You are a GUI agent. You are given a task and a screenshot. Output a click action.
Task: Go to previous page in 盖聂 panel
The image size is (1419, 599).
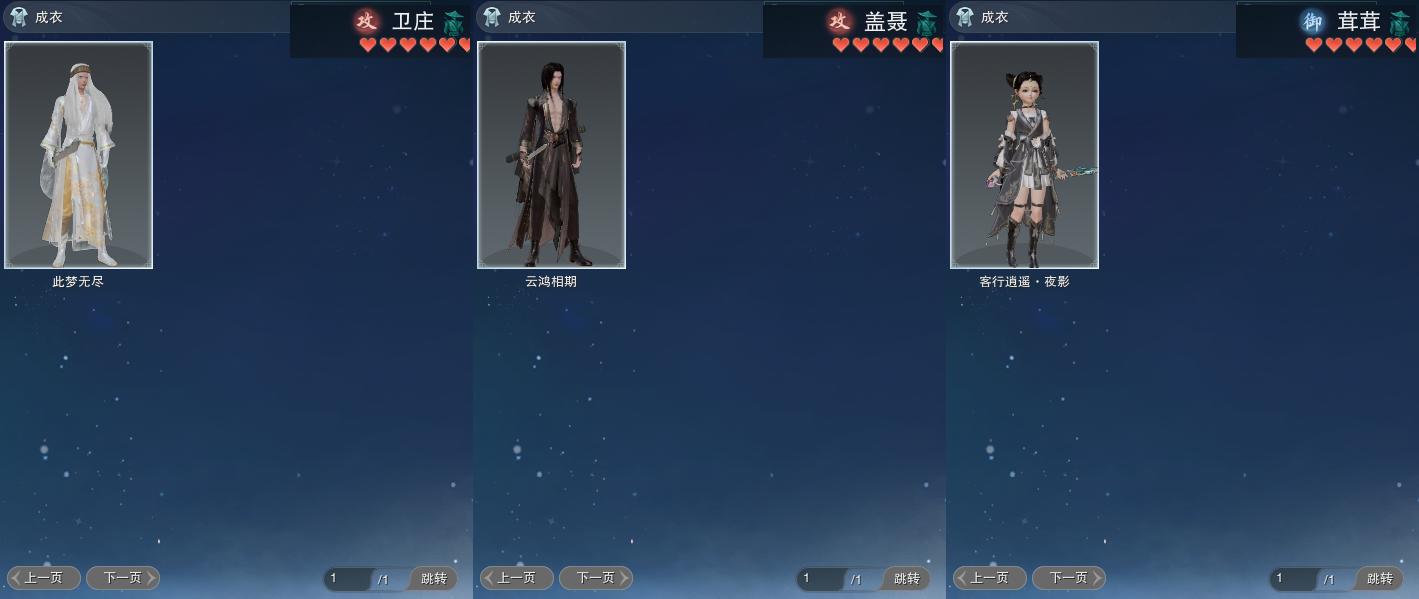coord(517,578)
